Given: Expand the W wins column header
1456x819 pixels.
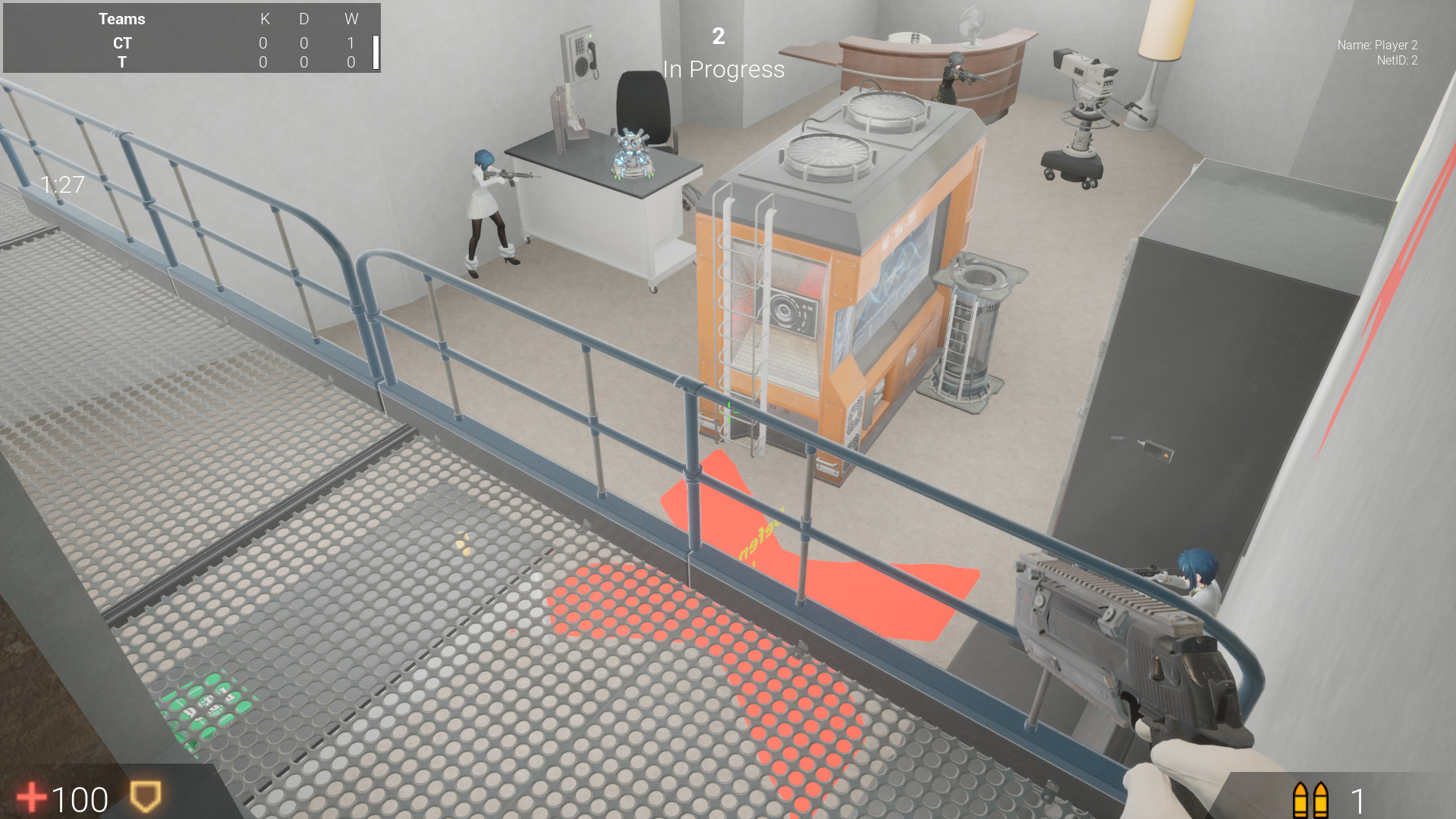Looking at the screenshot, I should pos(351,20).
